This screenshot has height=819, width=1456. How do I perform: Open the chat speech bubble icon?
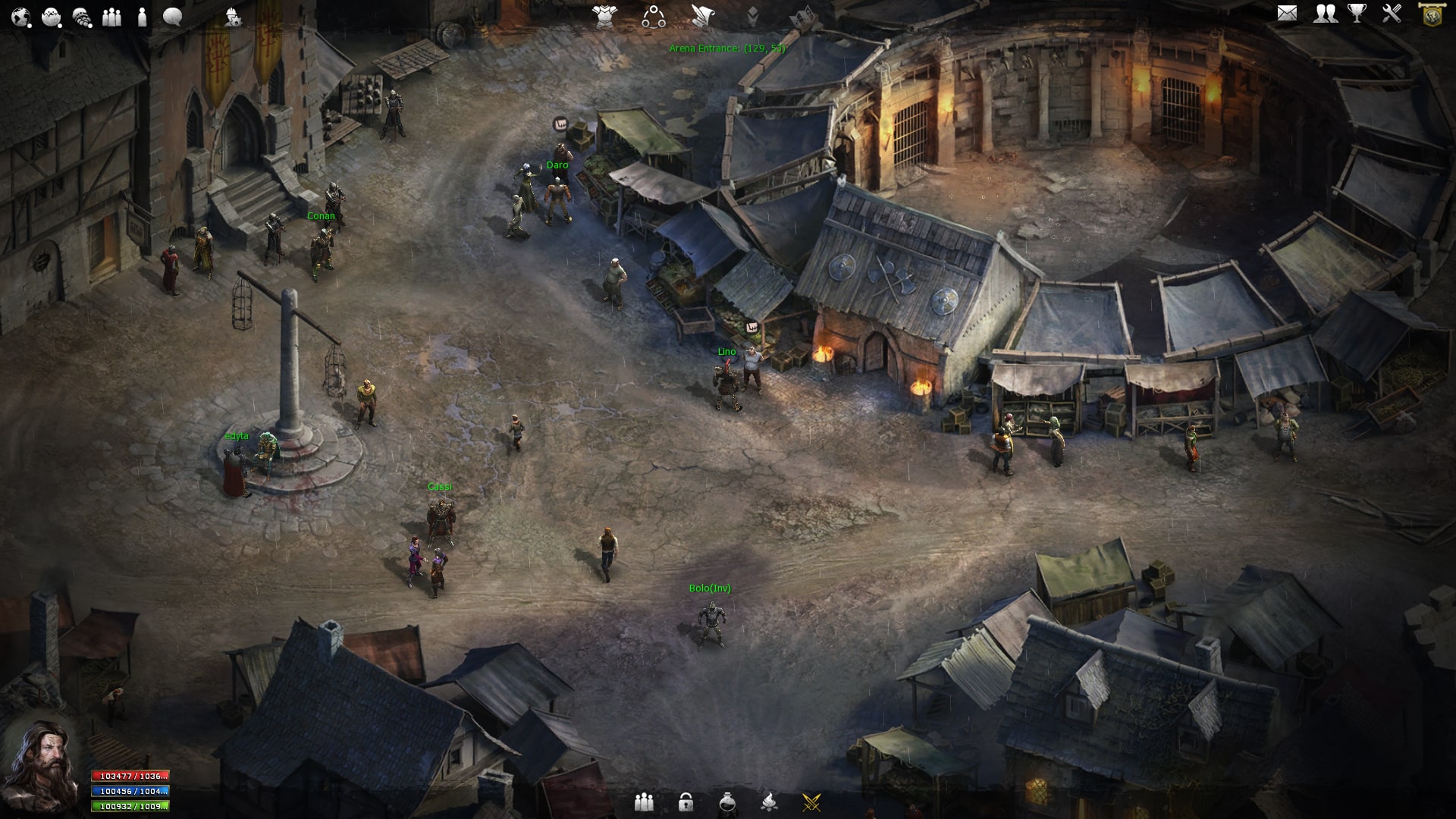tap(172, 17)
